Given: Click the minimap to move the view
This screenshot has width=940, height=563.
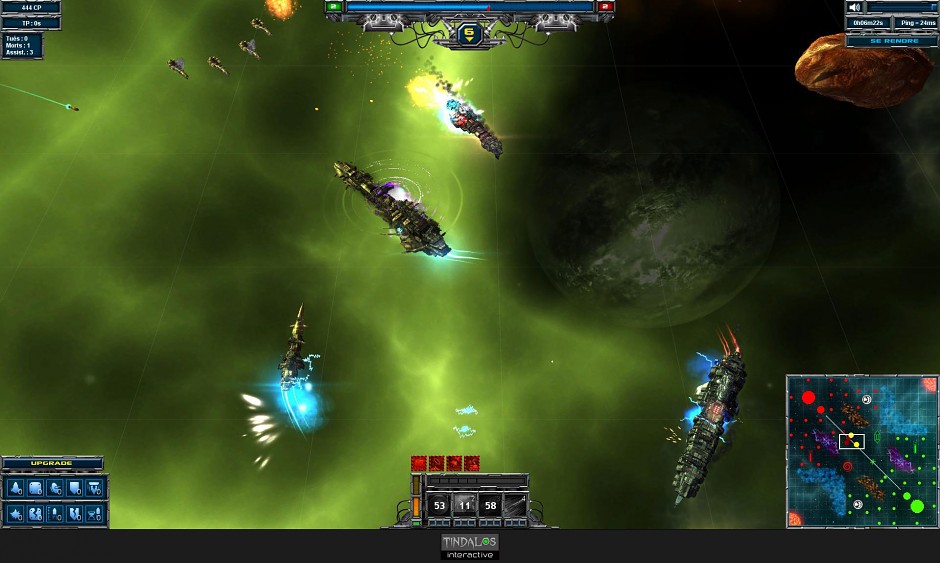Looking at the screenshot, I should (862, 452).
